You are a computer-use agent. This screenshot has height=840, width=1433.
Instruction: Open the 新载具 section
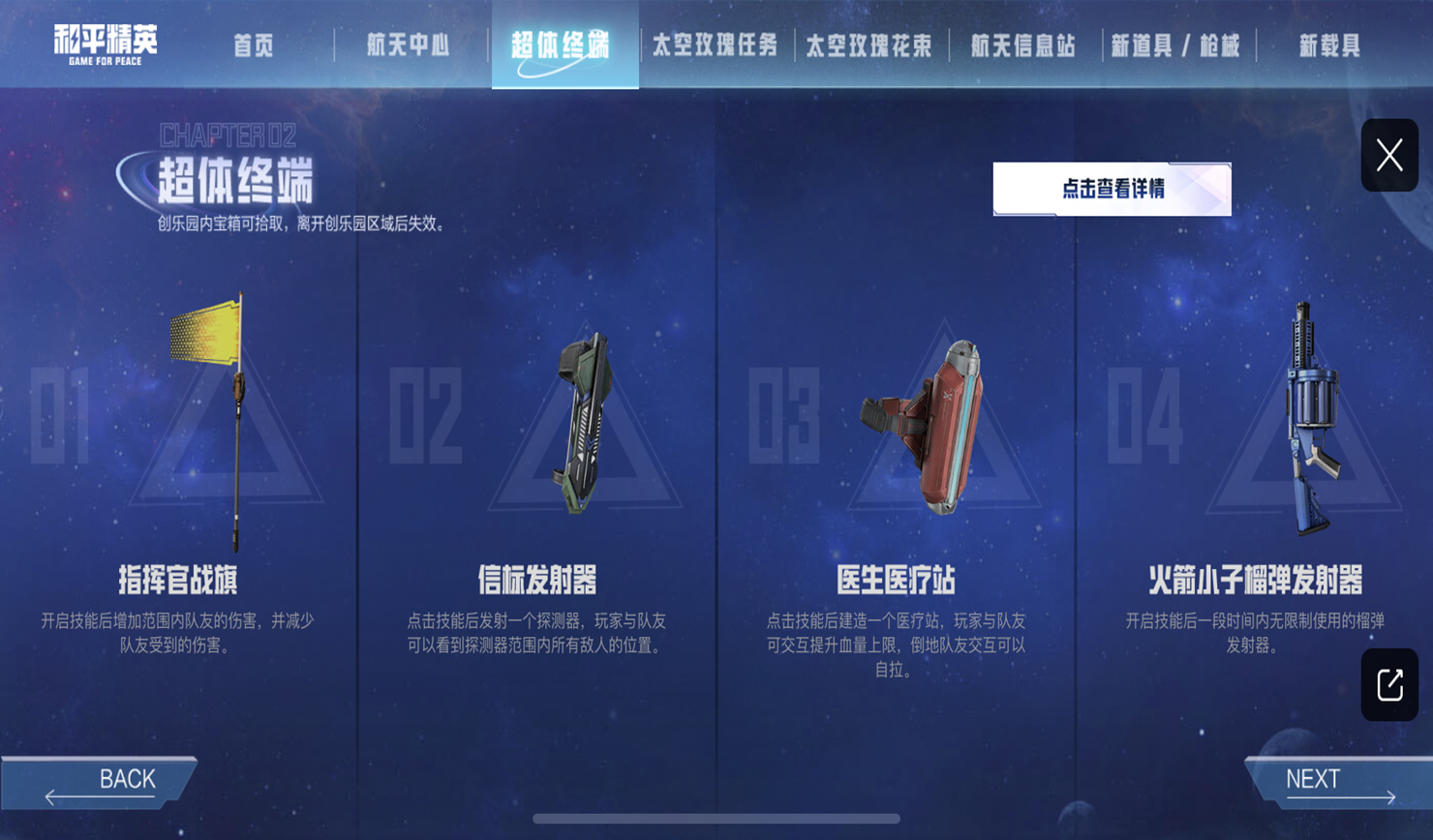coord(1329,43)
